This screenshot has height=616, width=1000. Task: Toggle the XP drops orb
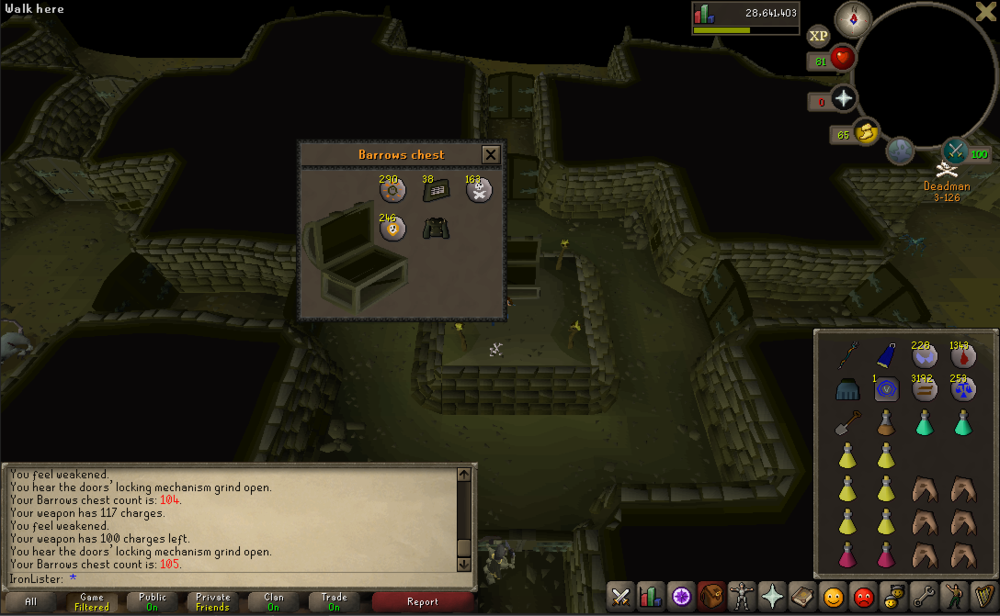pos(818,36)
